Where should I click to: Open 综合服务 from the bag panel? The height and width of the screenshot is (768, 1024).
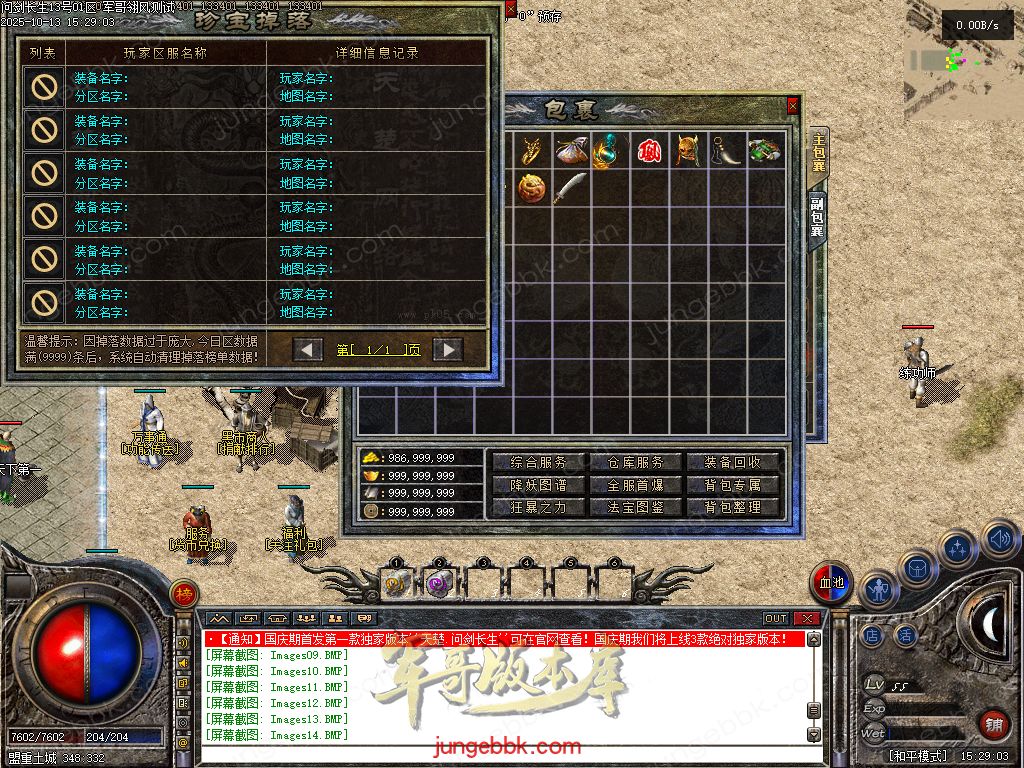(x=538, y=462)
